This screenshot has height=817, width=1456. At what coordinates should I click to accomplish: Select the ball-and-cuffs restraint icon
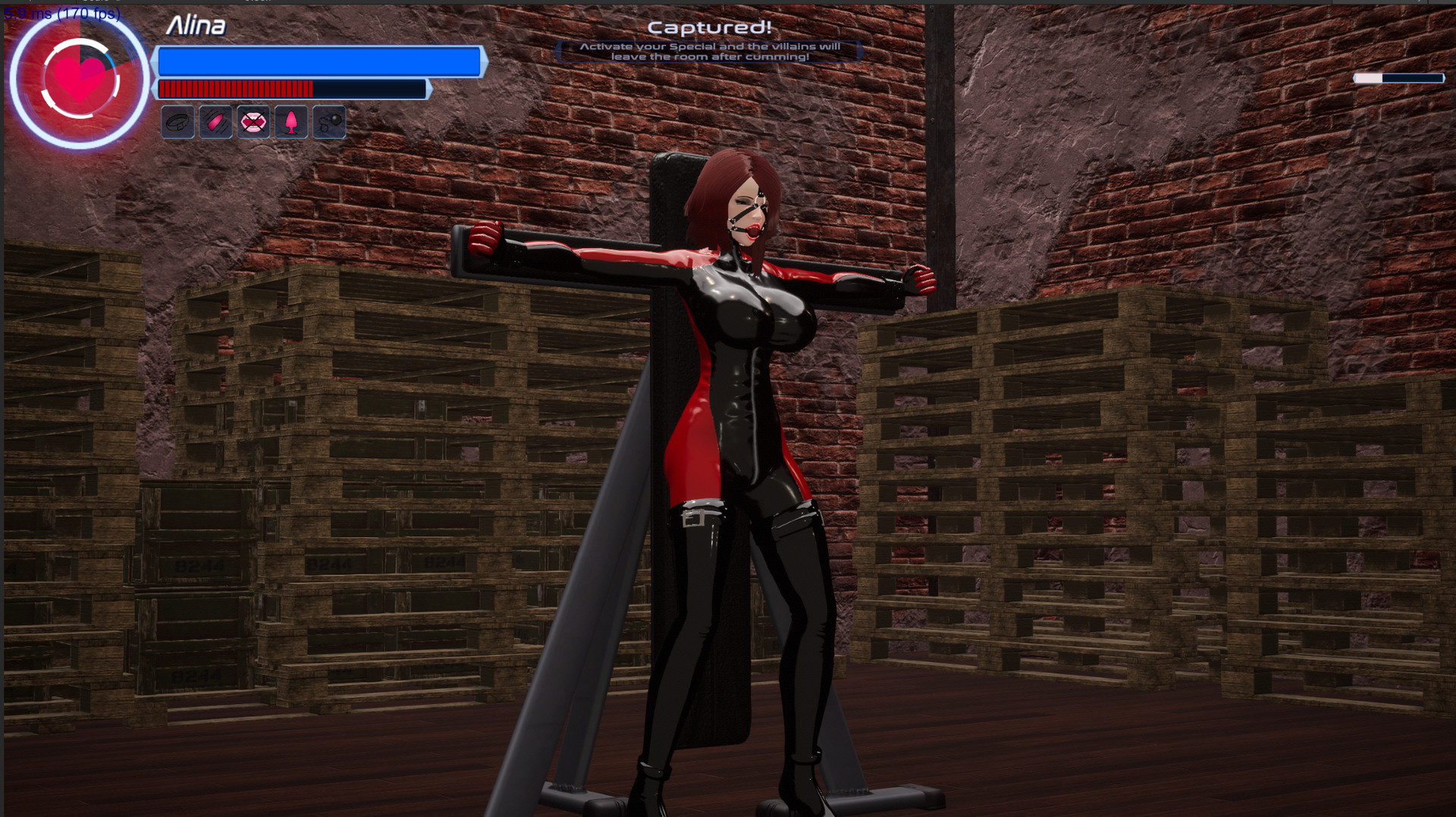coord(329,121)
